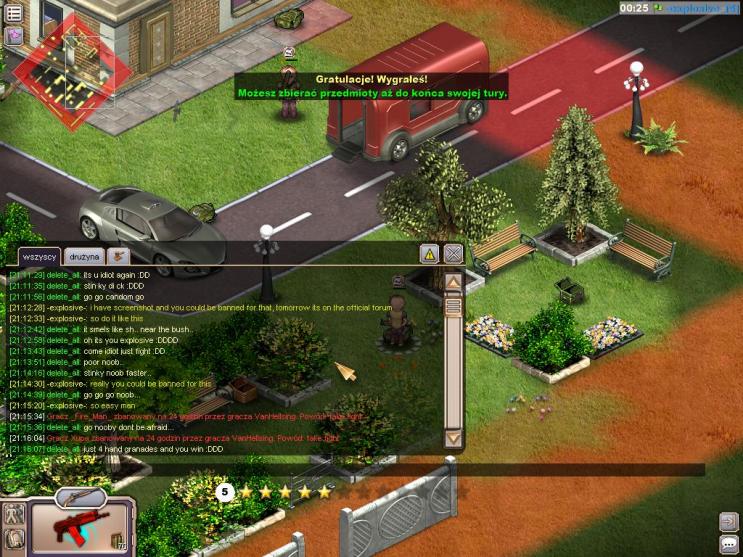Switch to the 'wszyscy' chat tab
Viewport: 743px width, 557px height.
point(39,257)
